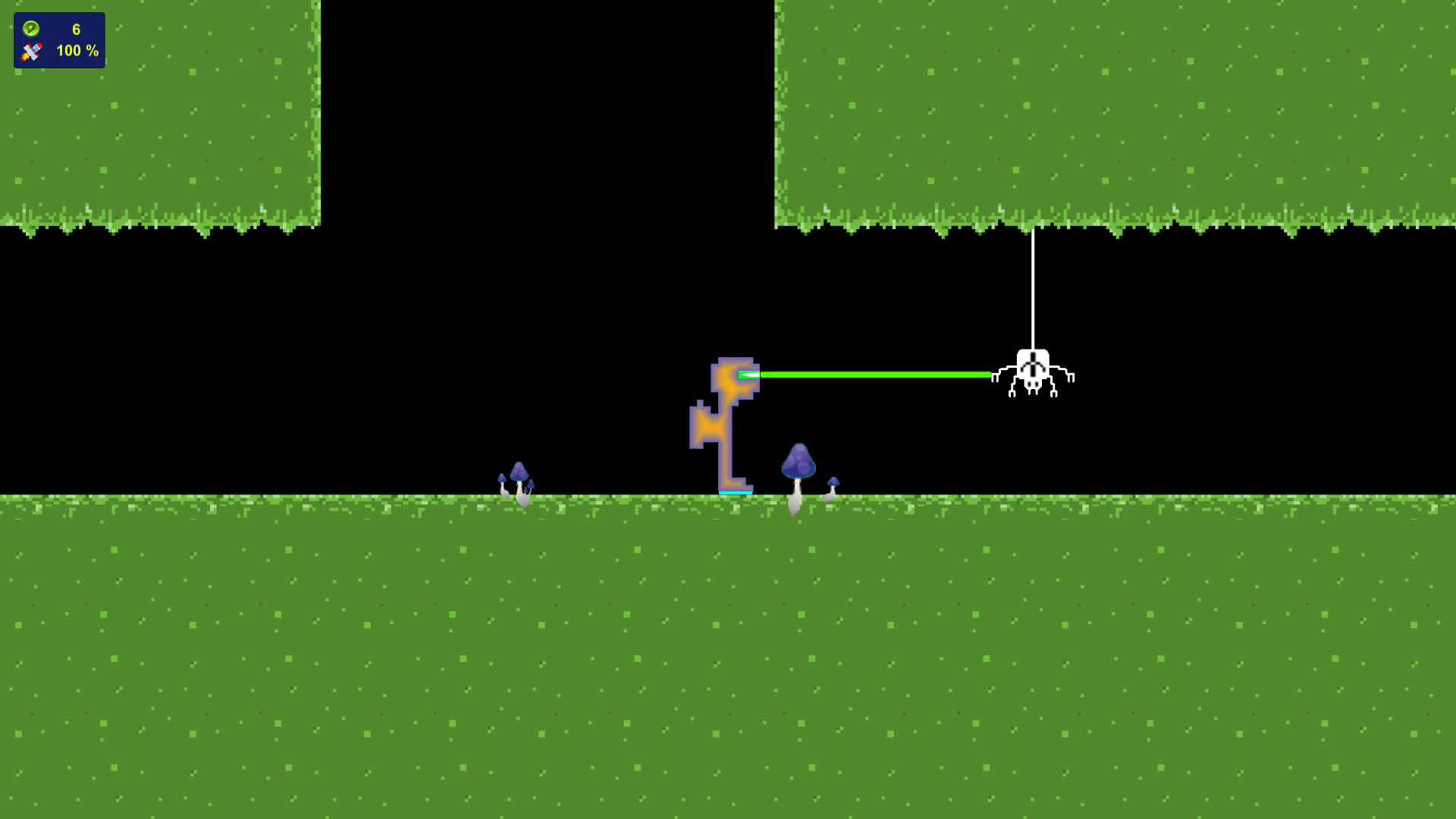Click the green laser beam
Screen dimensions: 1456x819
(x=872, y=374)
